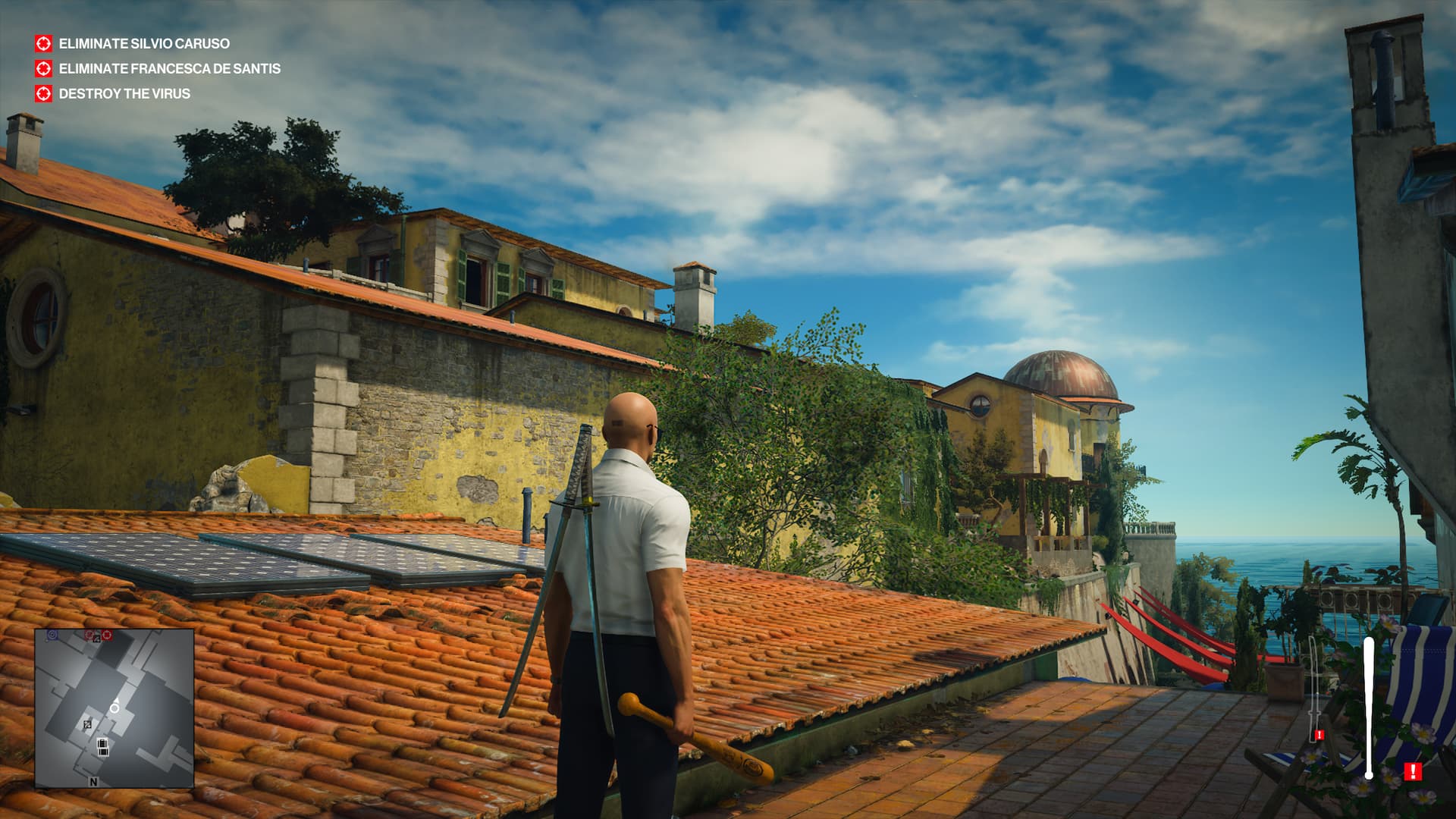Open the minimap
The width and height of the screenshot is (1456, 819).
(x=114, y=708)
